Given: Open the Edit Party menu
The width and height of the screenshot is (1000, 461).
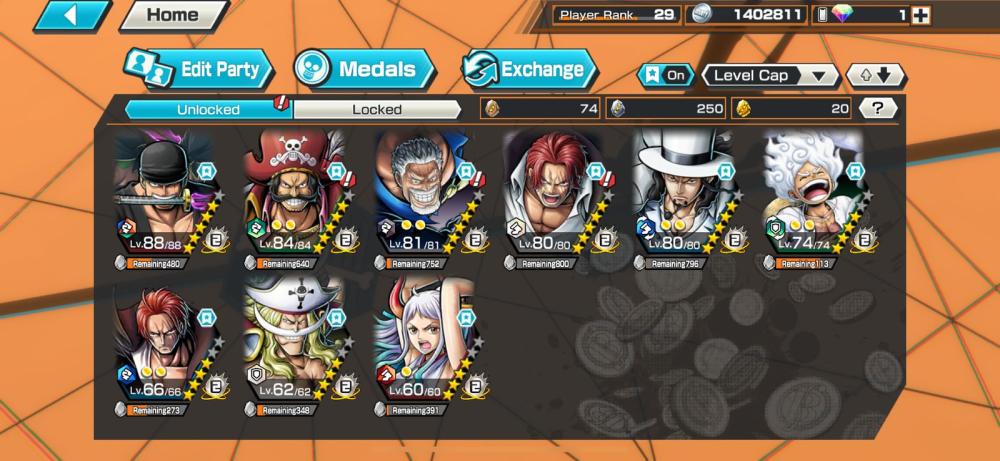Looking at the screenshot, I should [x=198, y=69].
